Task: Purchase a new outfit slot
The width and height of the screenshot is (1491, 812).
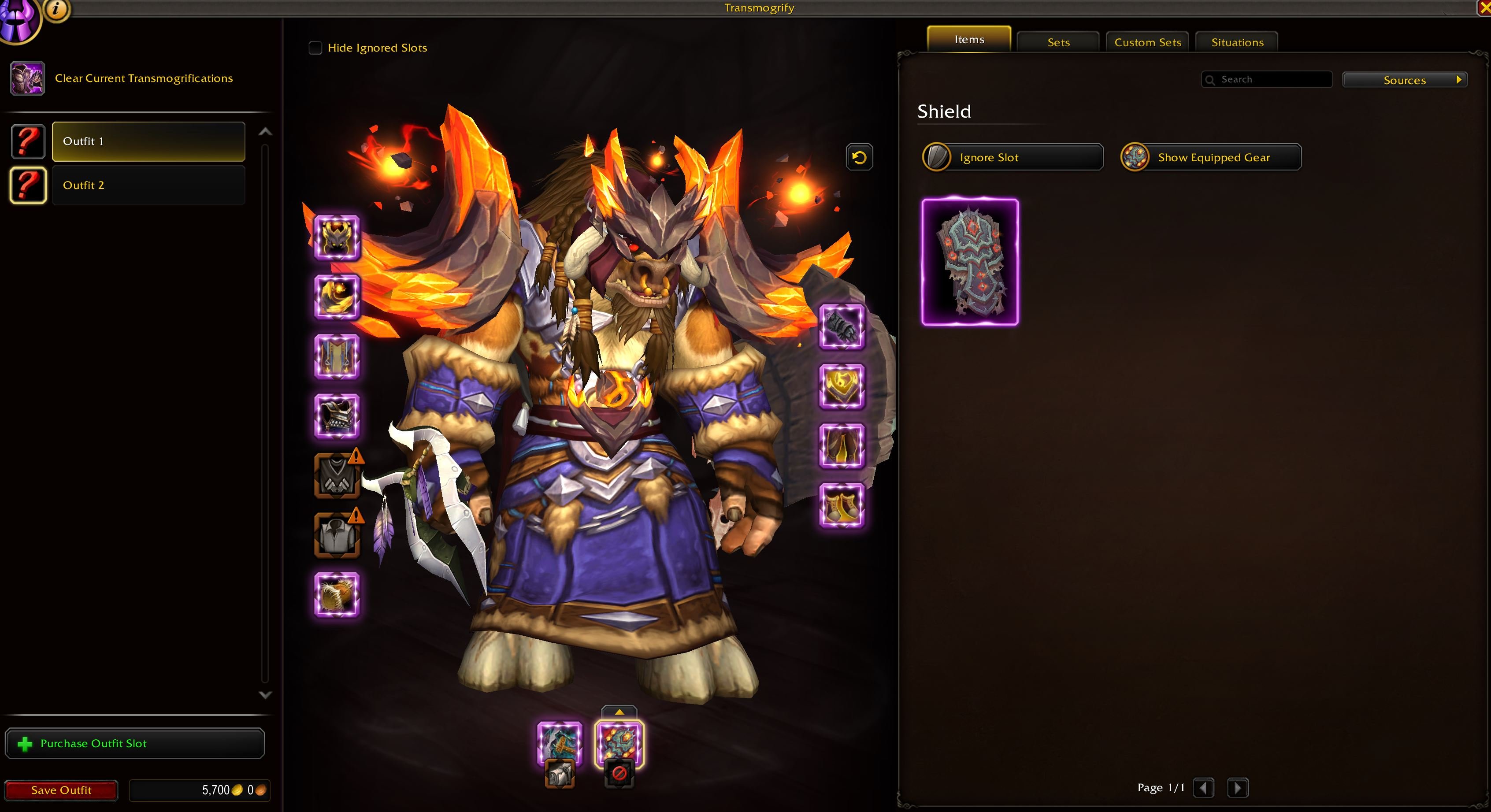Action: [135, 743]
